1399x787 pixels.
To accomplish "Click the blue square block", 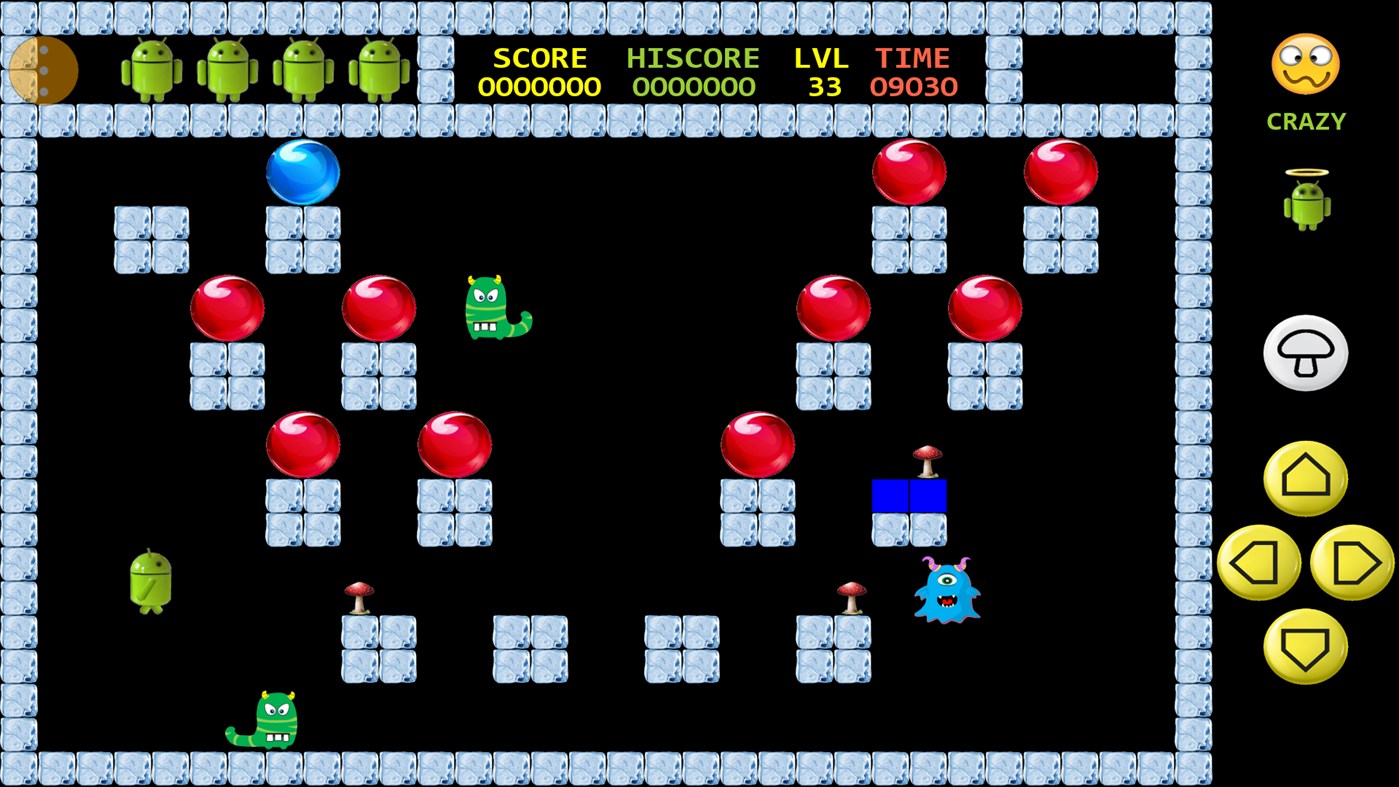I will click(909, 494).
